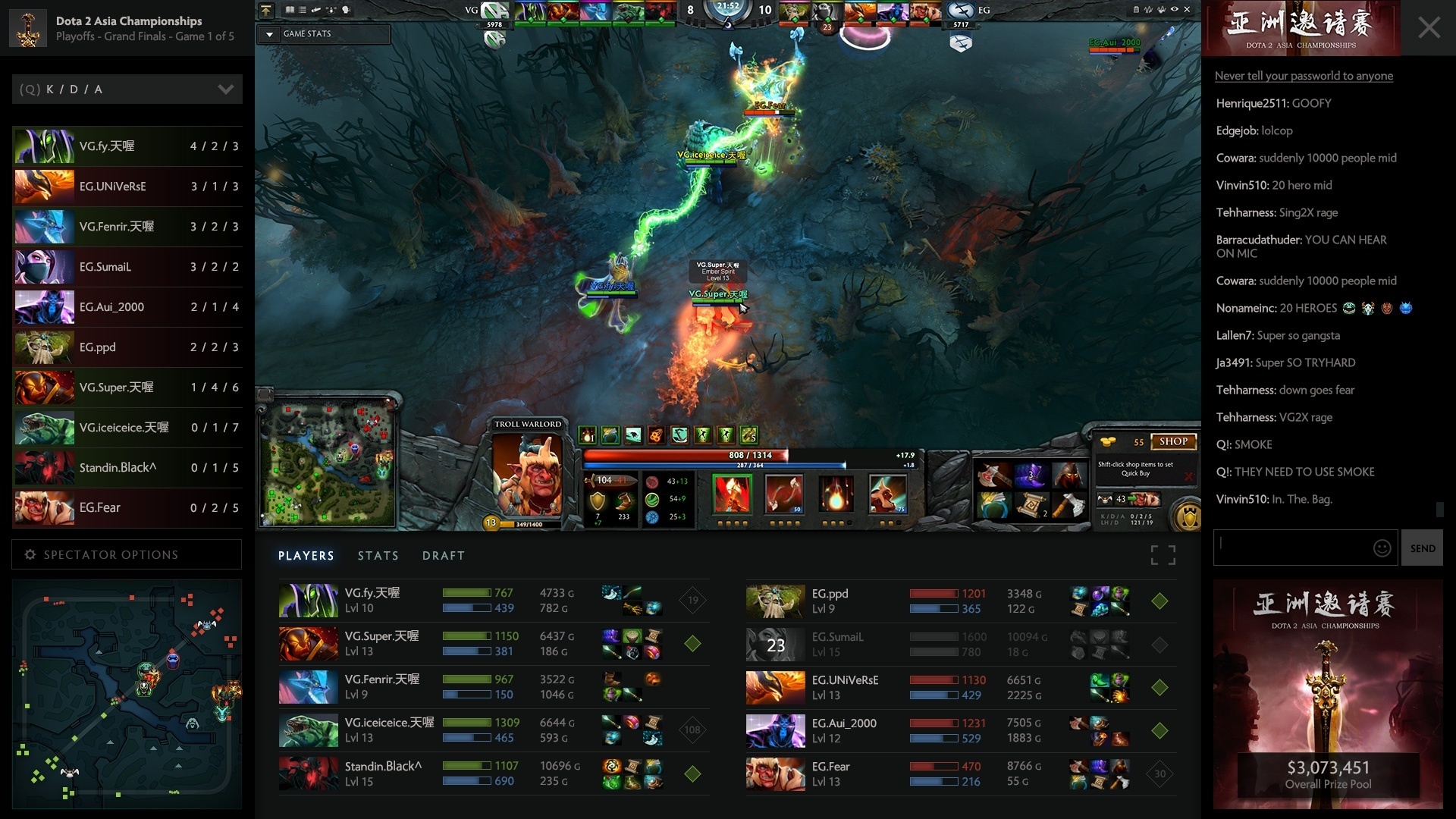Viewport: 1456px width, 819px height.
Task: Click the SEND button
Action: [1423, 548]
